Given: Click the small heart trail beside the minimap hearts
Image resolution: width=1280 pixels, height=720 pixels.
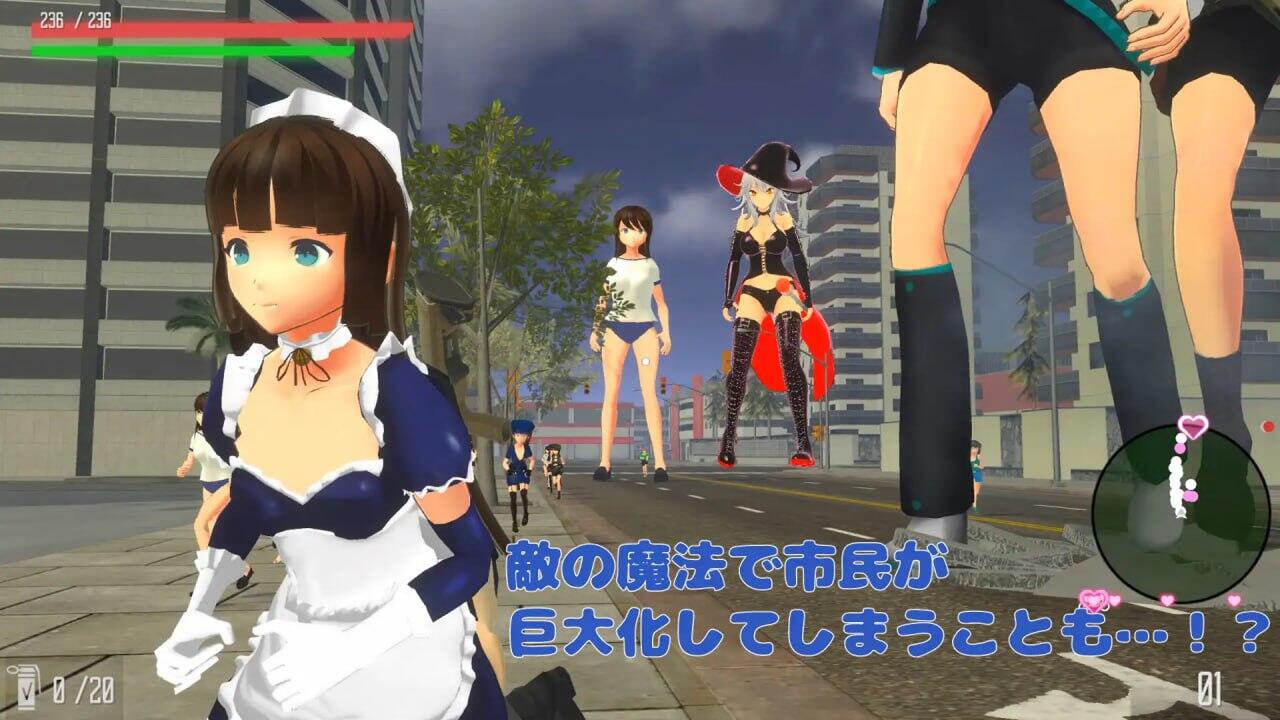Looking at the screenshot, I should (x=1114, y=599).
